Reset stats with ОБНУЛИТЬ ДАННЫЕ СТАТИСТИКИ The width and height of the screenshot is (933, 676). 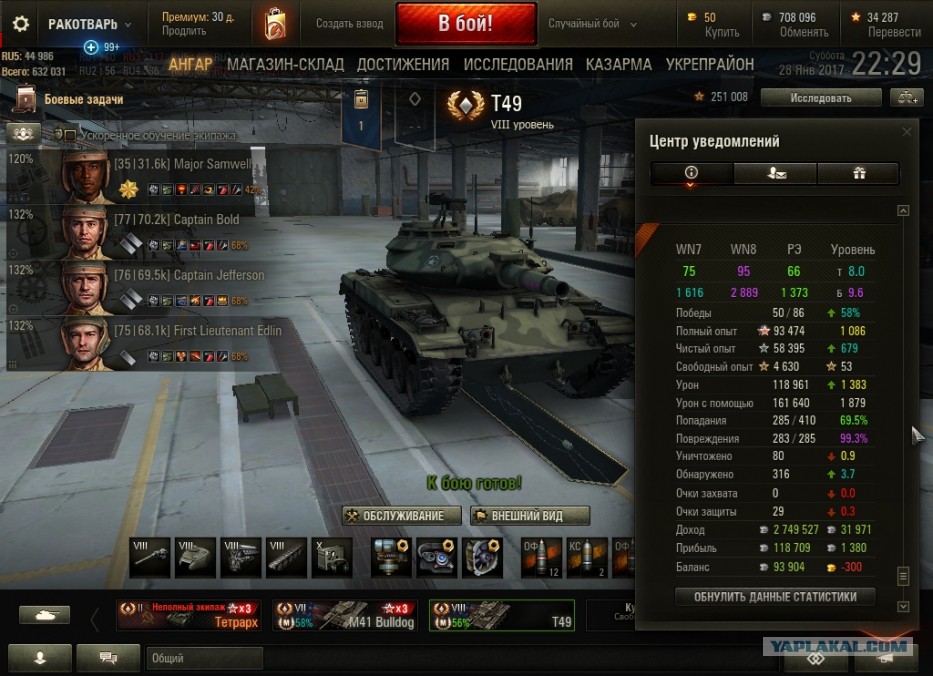[x=774, y=597]
